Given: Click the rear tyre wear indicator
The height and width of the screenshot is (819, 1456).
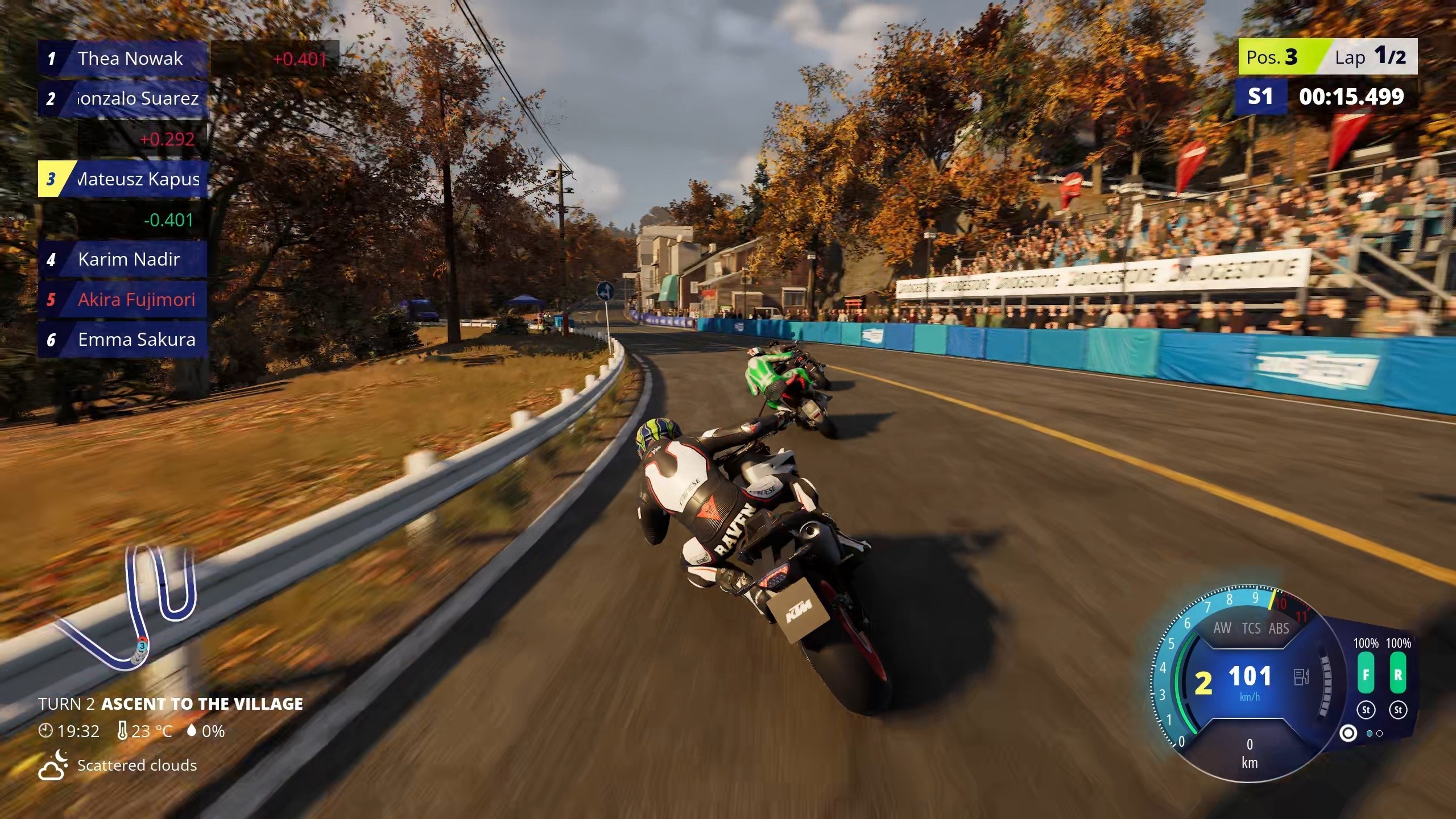Looking at the screenshot, I should (1398, 675).
